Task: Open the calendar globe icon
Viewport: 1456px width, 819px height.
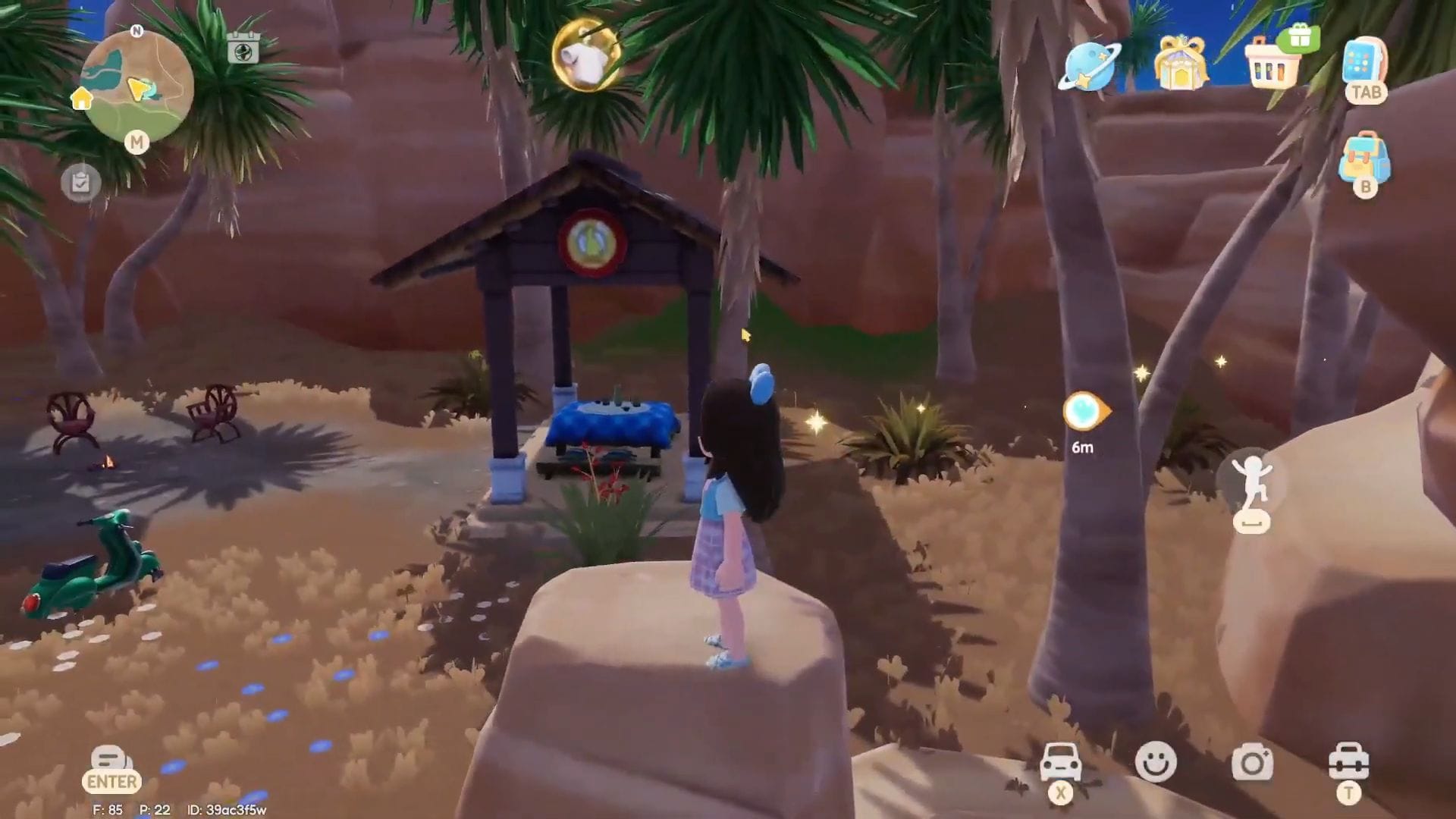Action: [x=243, y=48]
